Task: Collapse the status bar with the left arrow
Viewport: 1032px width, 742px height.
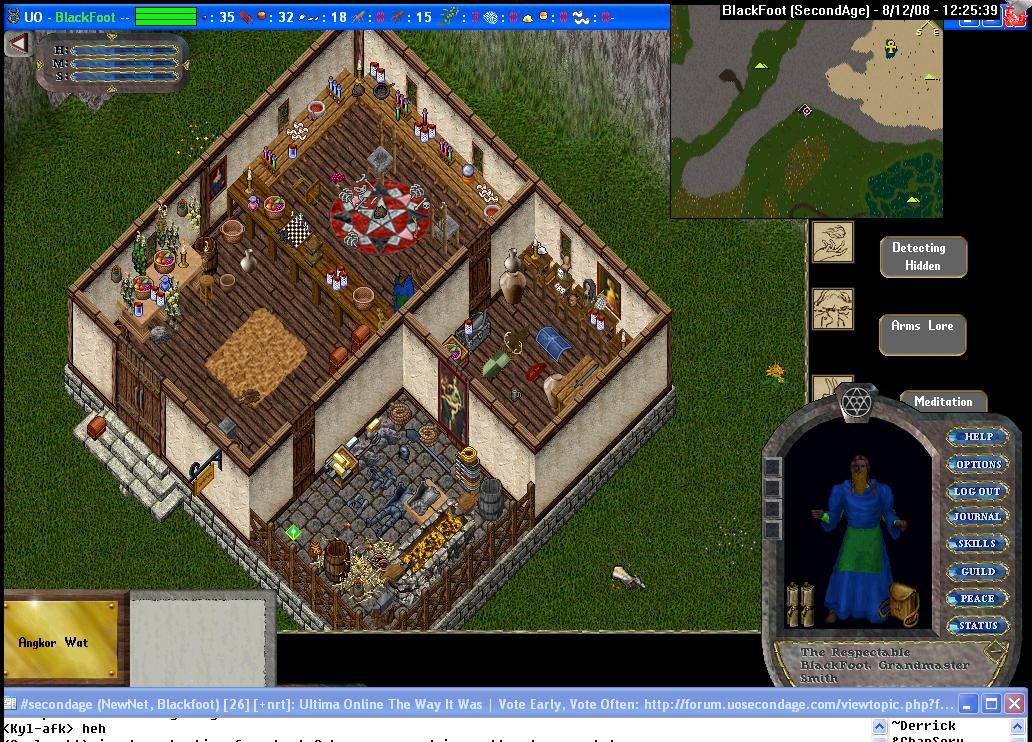Action: click(17, 44)
